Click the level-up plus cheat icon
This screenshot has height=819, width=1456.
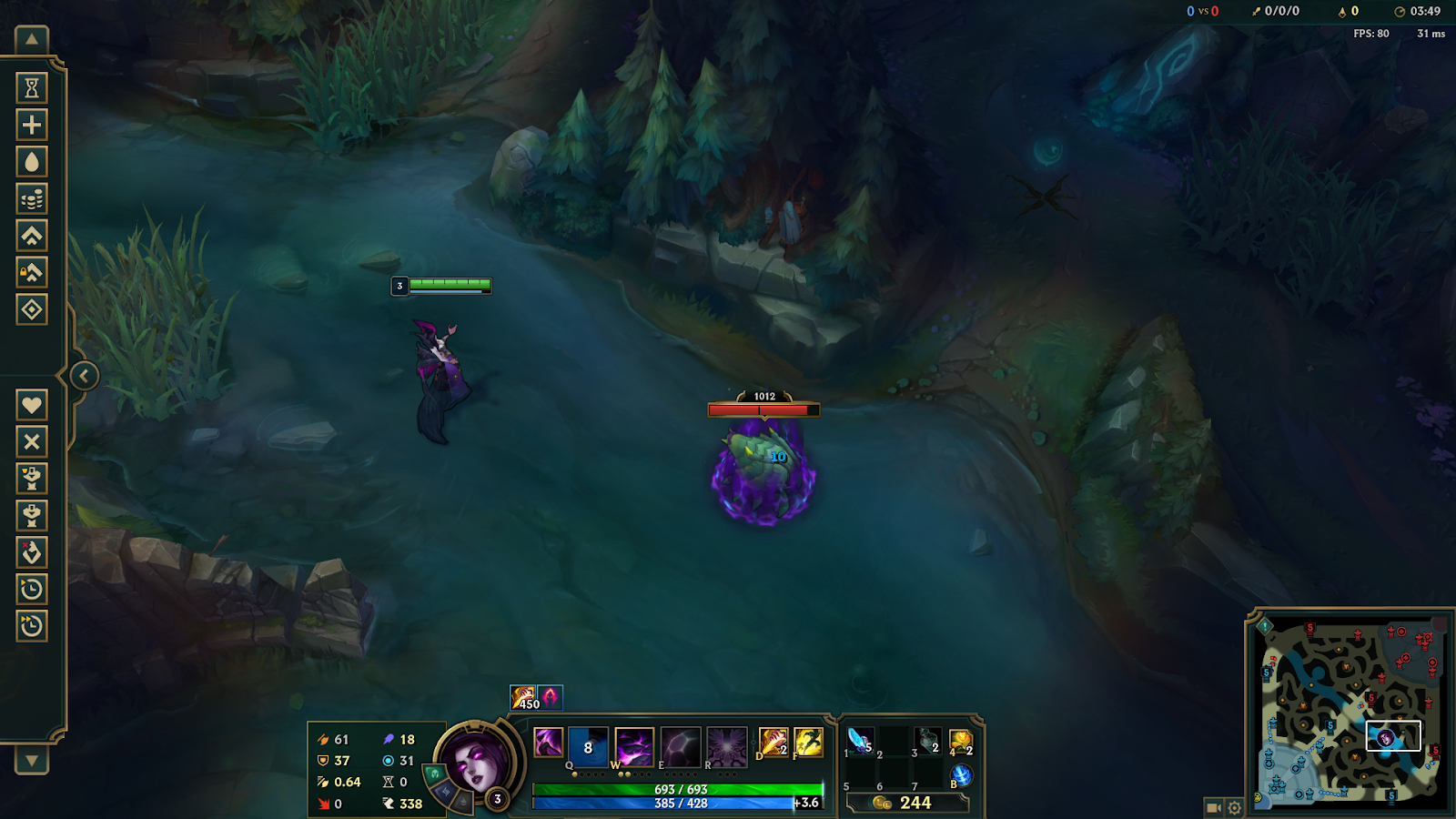[32, 124]
